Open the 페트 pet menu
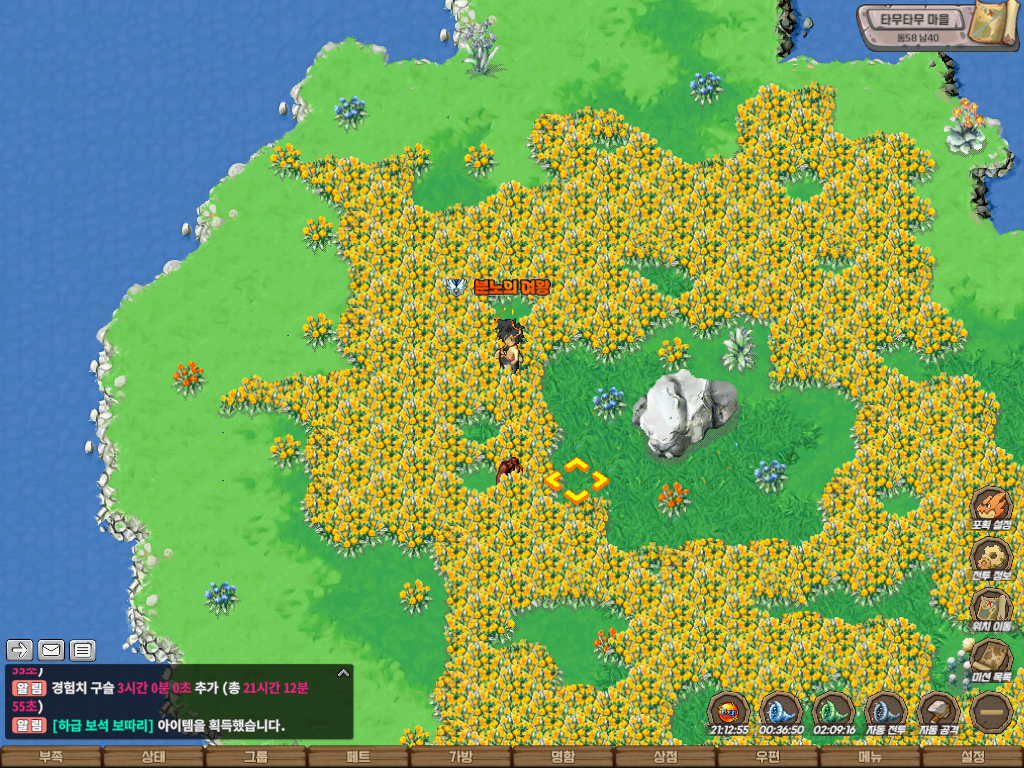 (358, 758)
